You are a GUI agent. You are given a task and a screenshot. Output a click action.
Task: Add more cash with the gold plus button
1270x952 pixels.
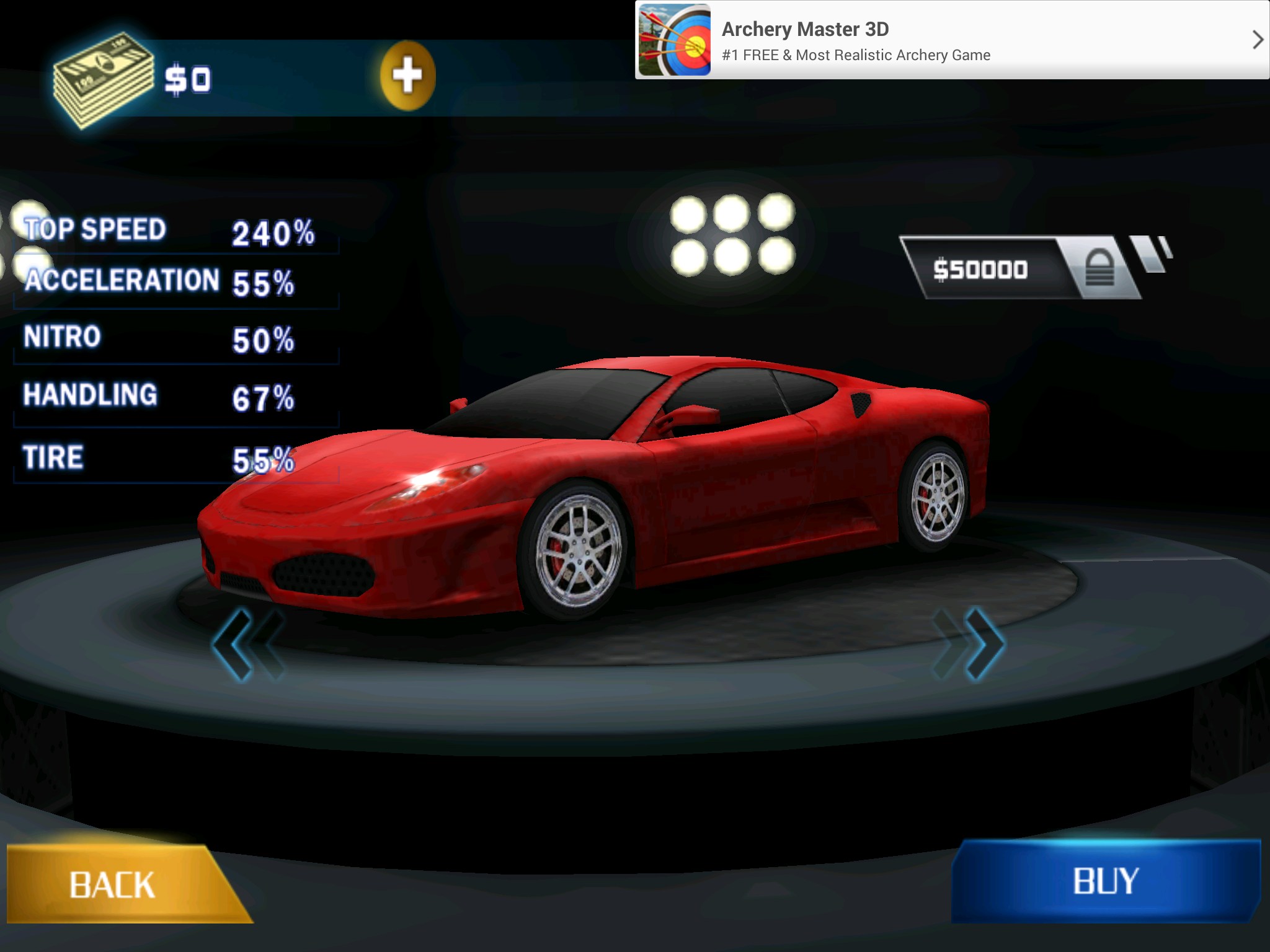coord(407,76)
